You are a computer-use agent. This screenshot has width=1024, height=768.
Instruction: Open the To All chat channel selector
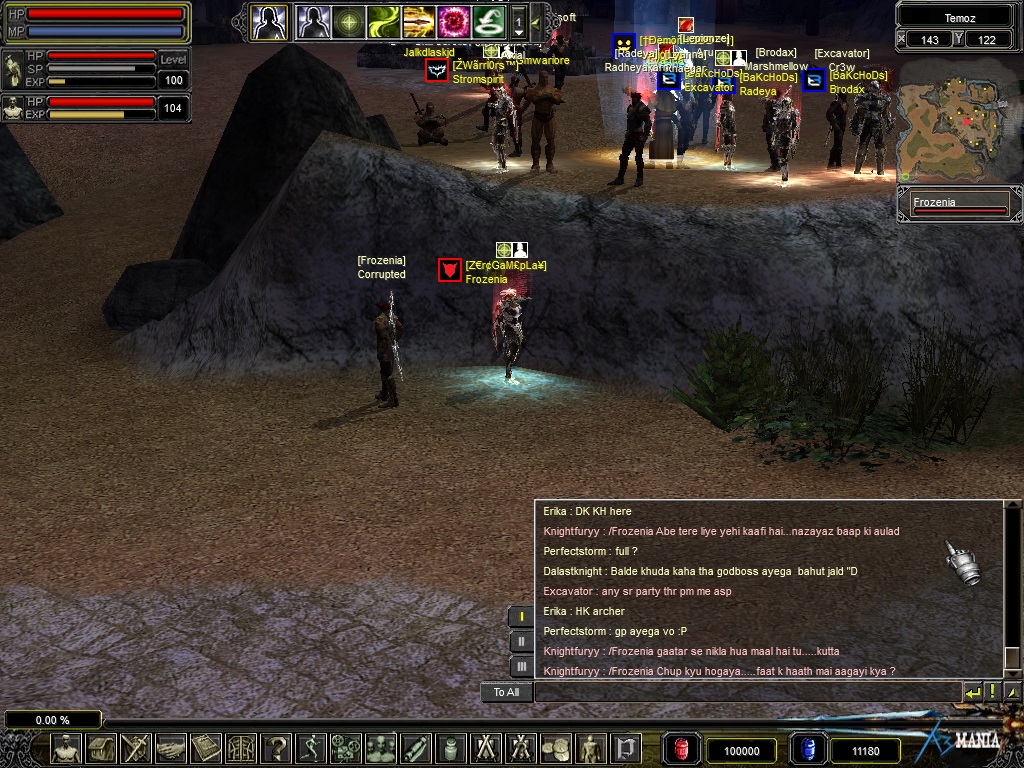tap(506, 692)
